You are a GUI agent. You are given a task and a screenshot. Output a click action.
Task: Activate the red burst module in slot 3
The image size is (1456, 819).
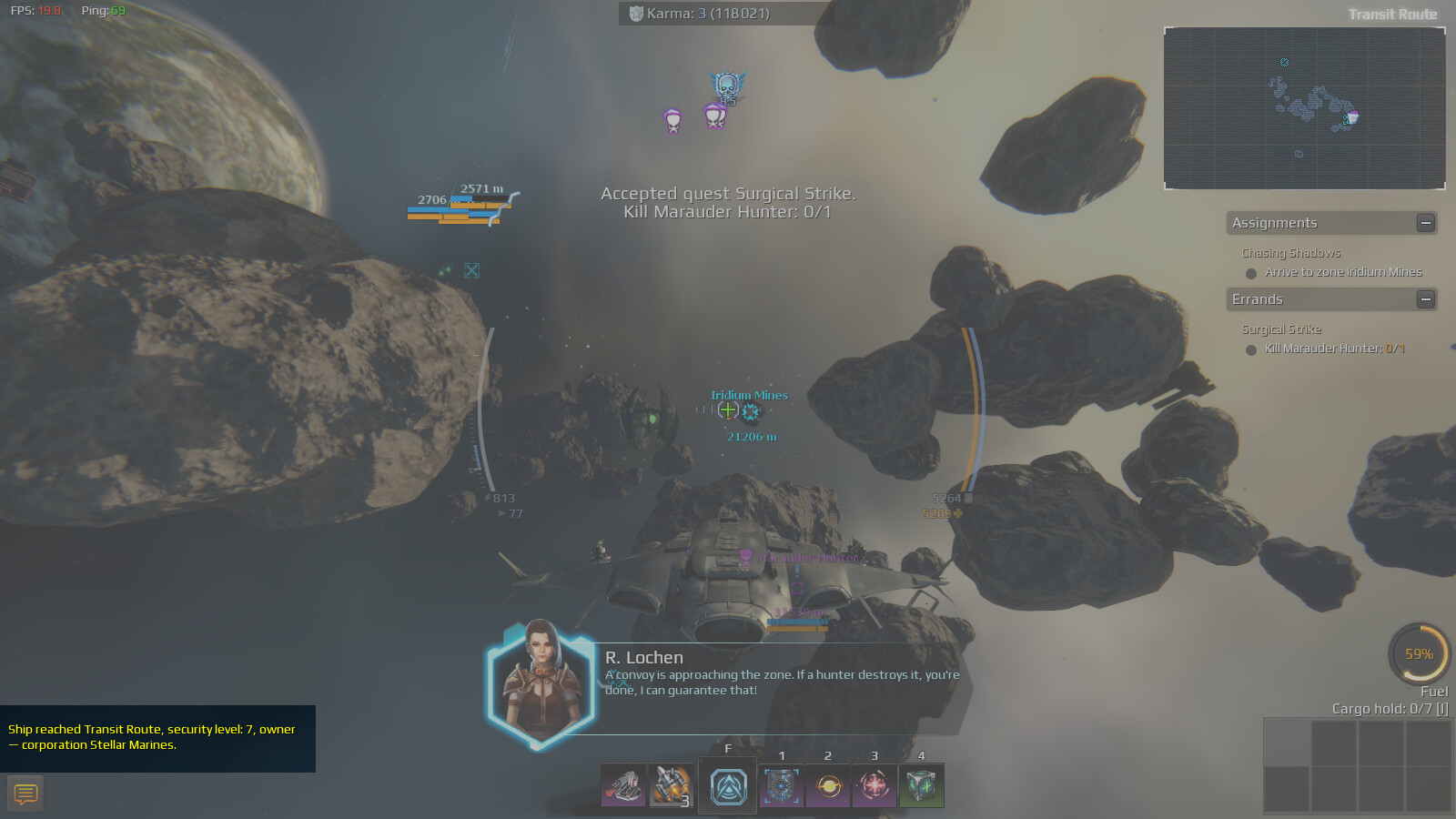coord(875,786)
